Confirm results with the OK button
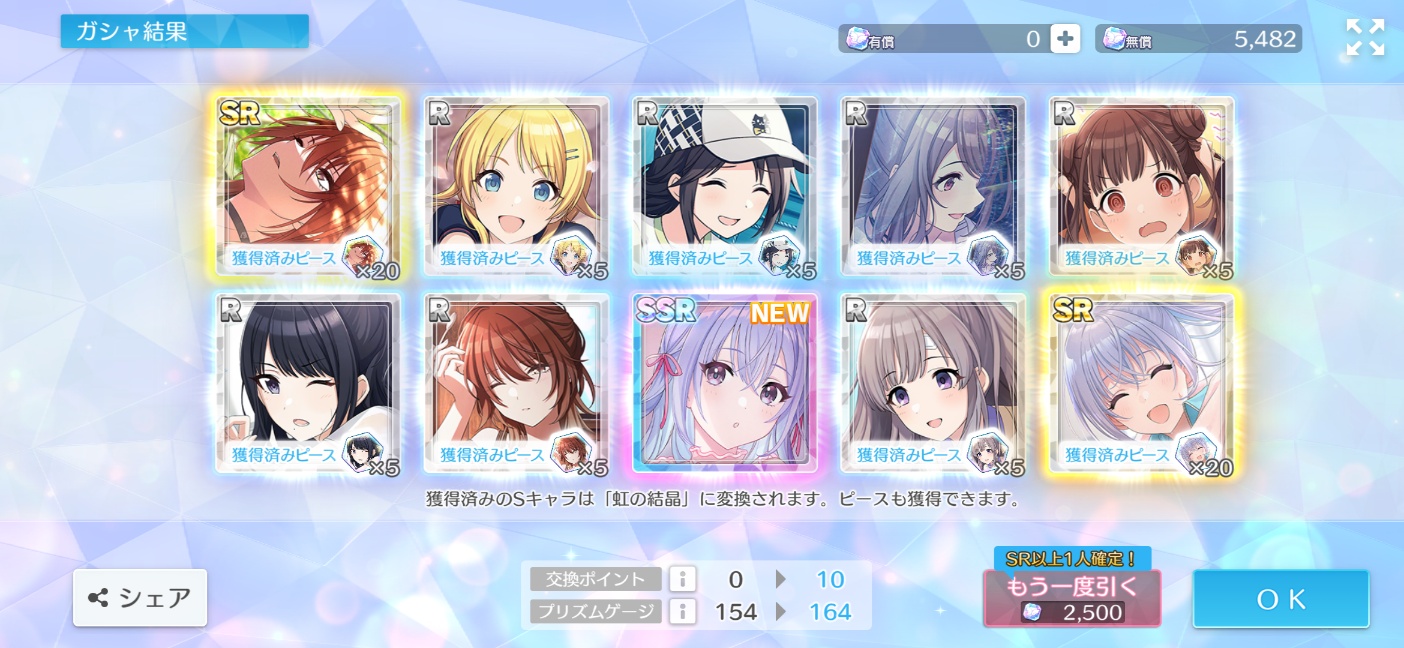 point(1280,599)
